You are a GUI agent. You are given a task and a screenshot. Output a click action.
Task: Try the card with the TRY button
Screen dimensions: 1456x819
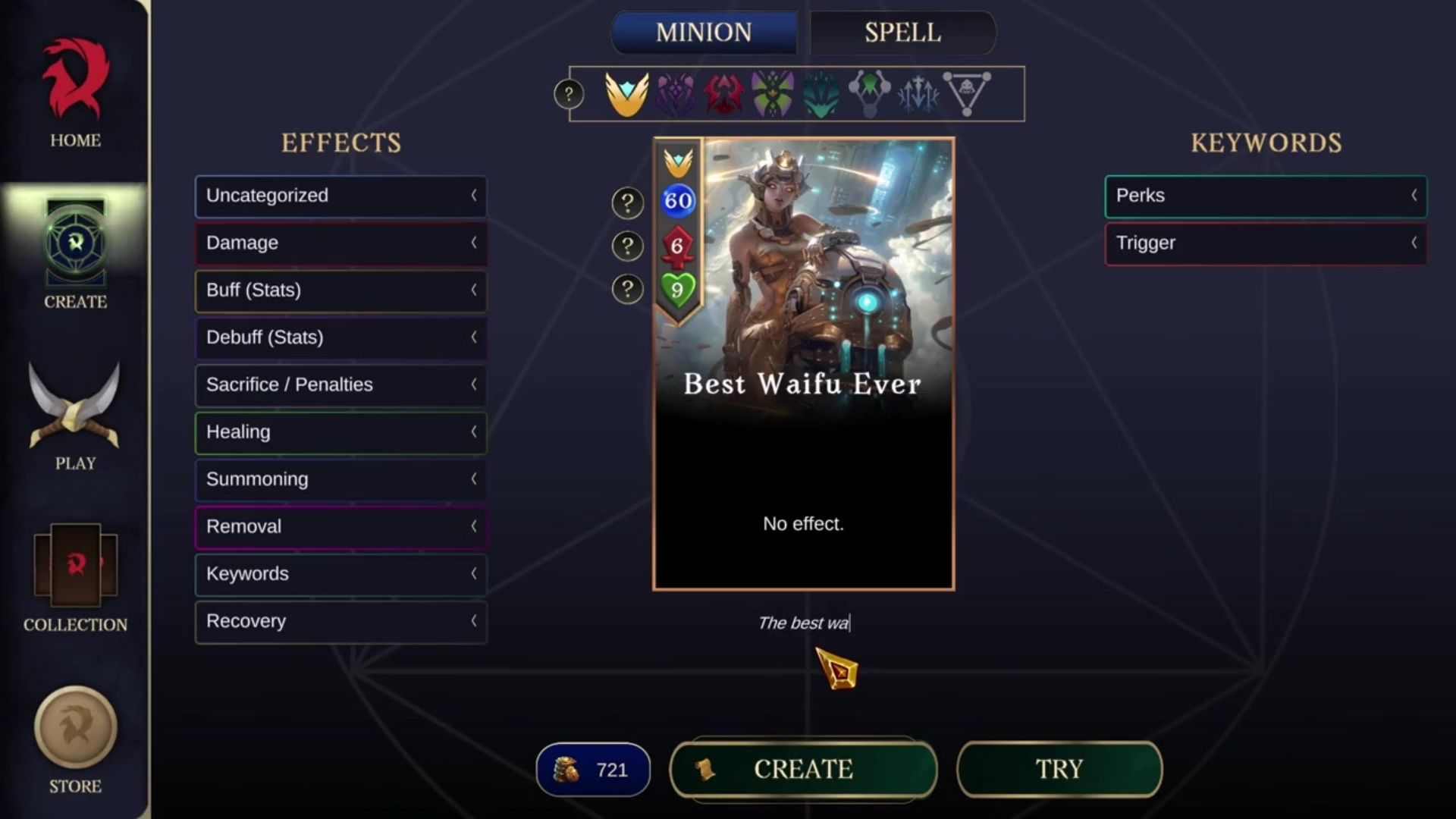click(x=1059, y=769)
